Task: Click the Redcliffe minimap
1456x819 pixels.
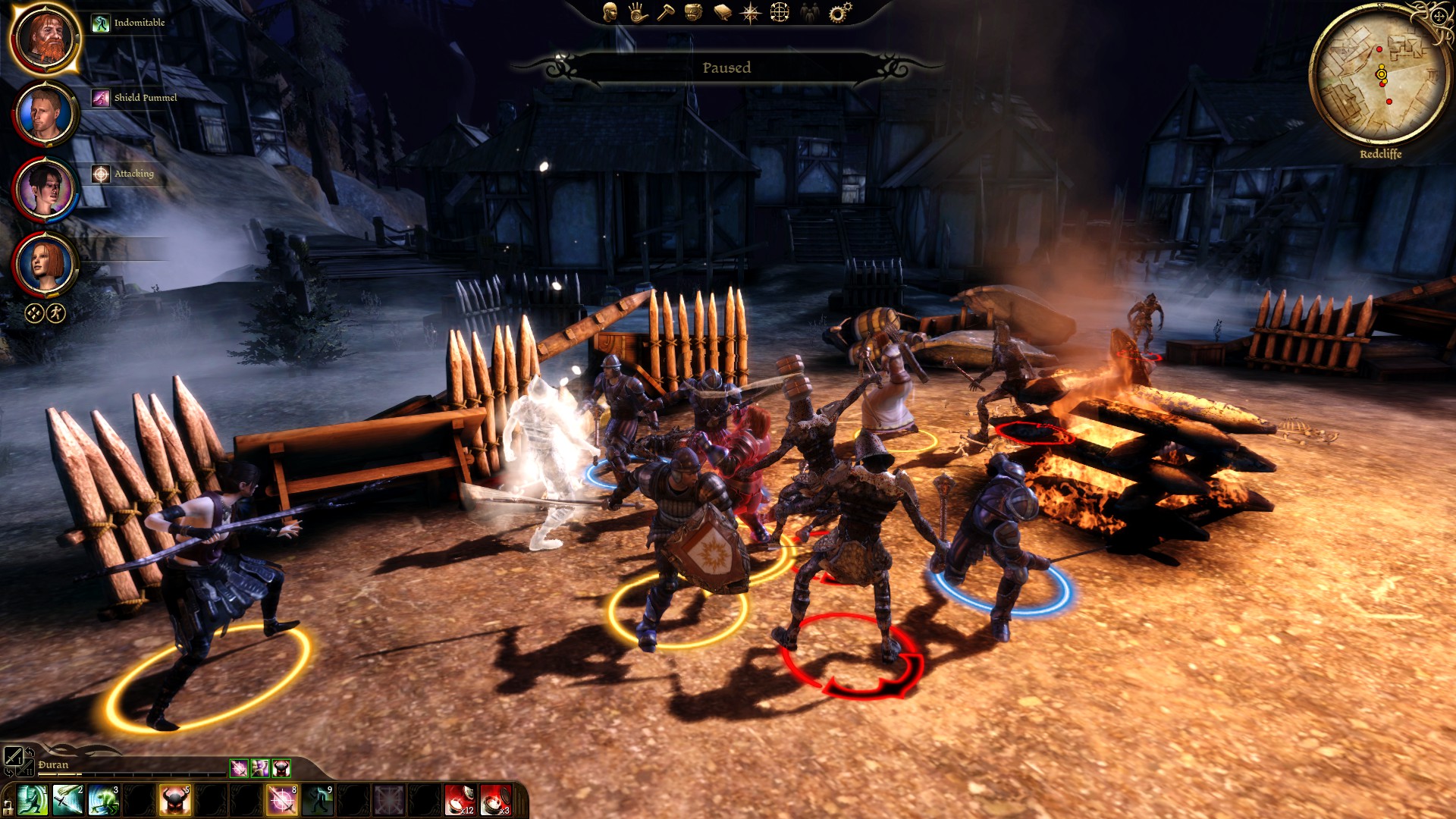Action: (x=1379, y=76)
